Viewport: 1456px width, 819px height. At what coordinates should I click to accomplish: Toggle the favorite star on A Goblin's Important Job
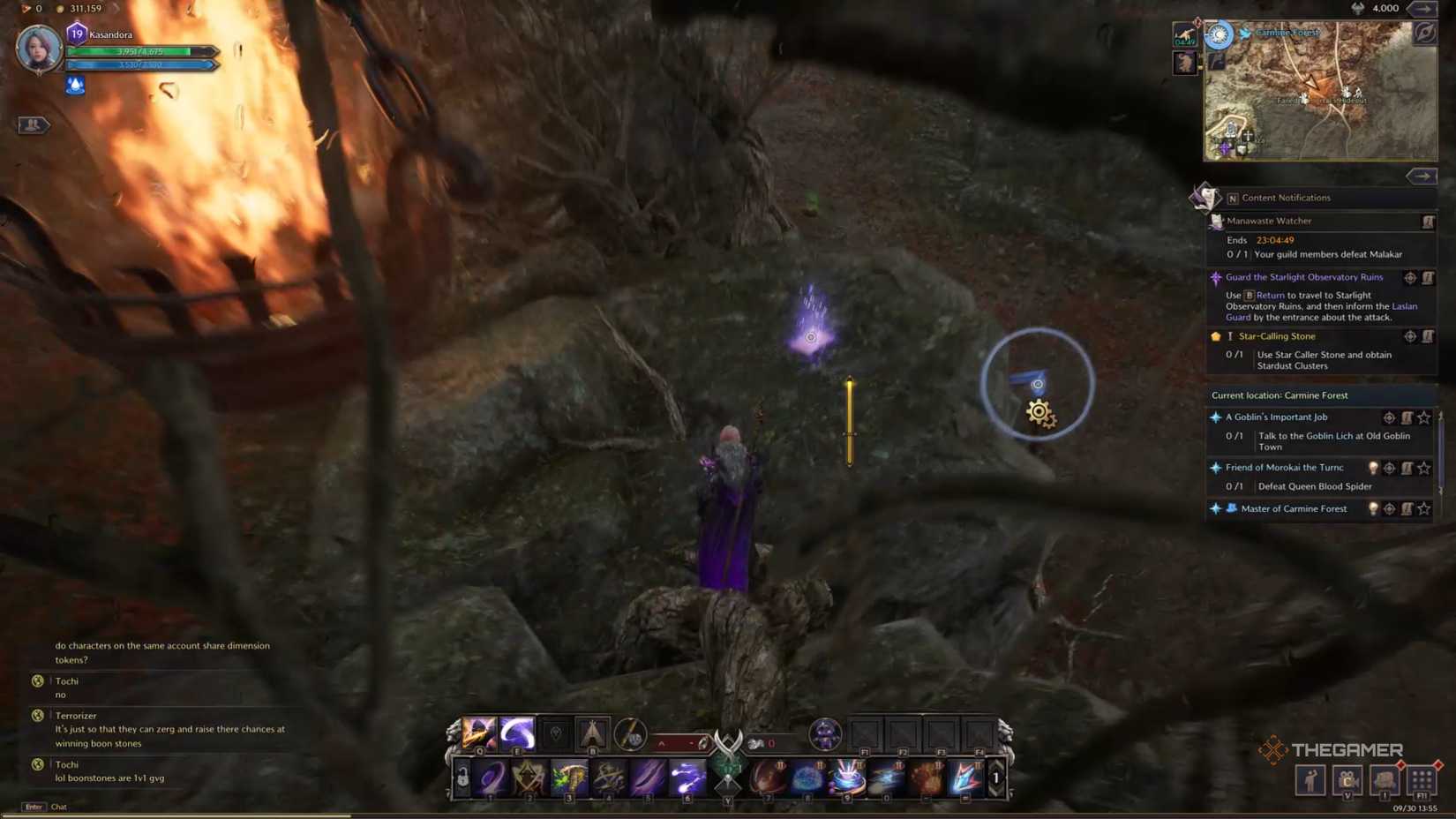[x=1424, y=417]
